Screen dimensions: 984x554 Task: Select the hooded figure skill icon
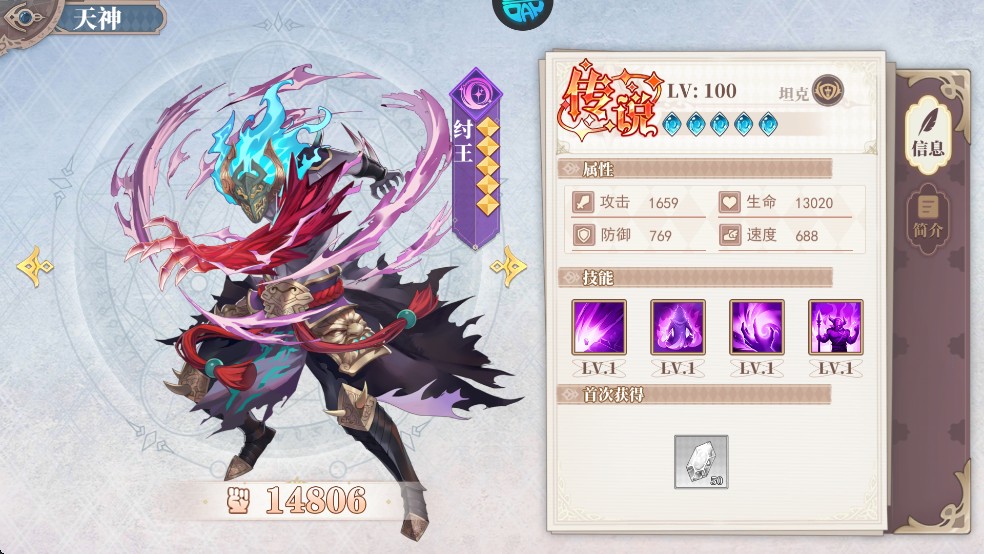point(678,327)
